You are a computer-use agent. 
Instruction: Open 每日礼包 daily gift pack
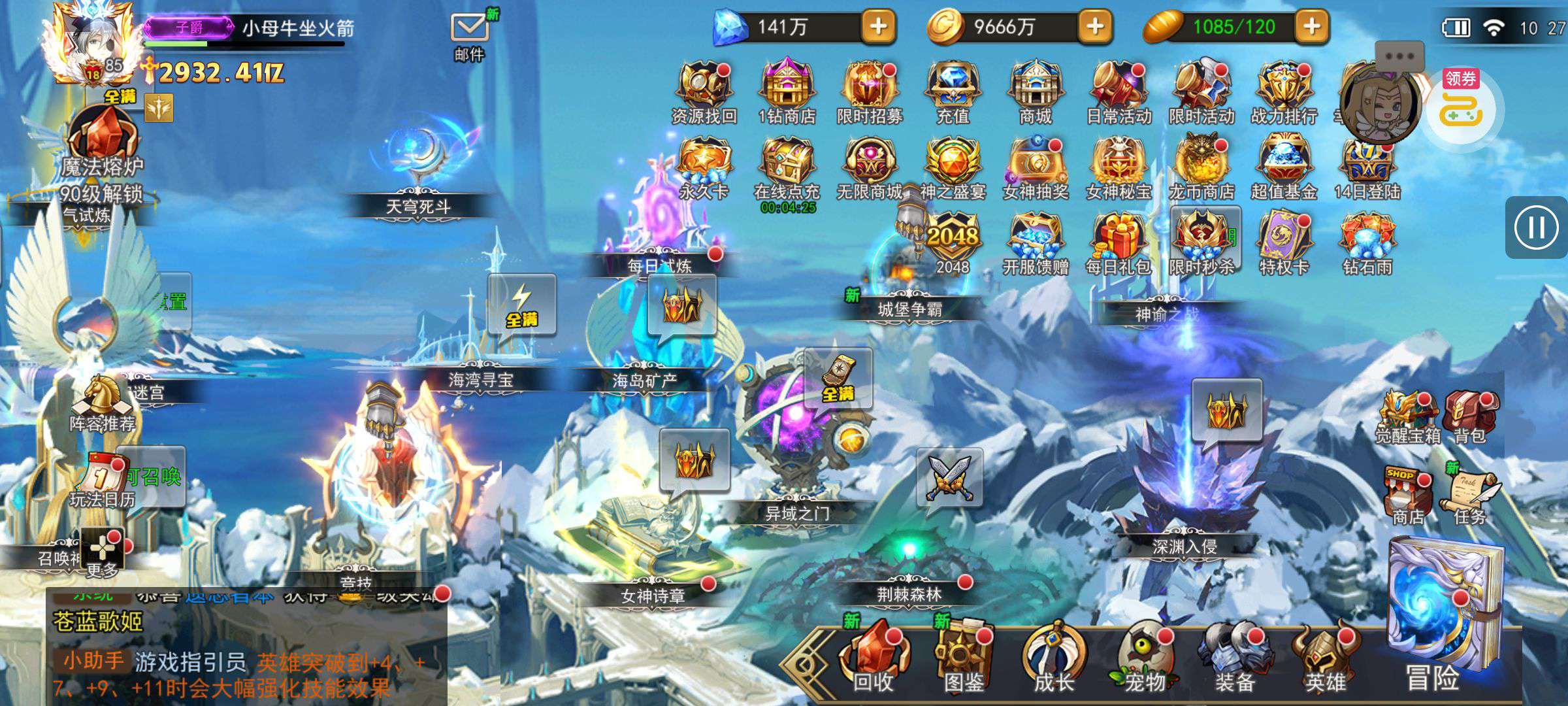coord(1119,241)
